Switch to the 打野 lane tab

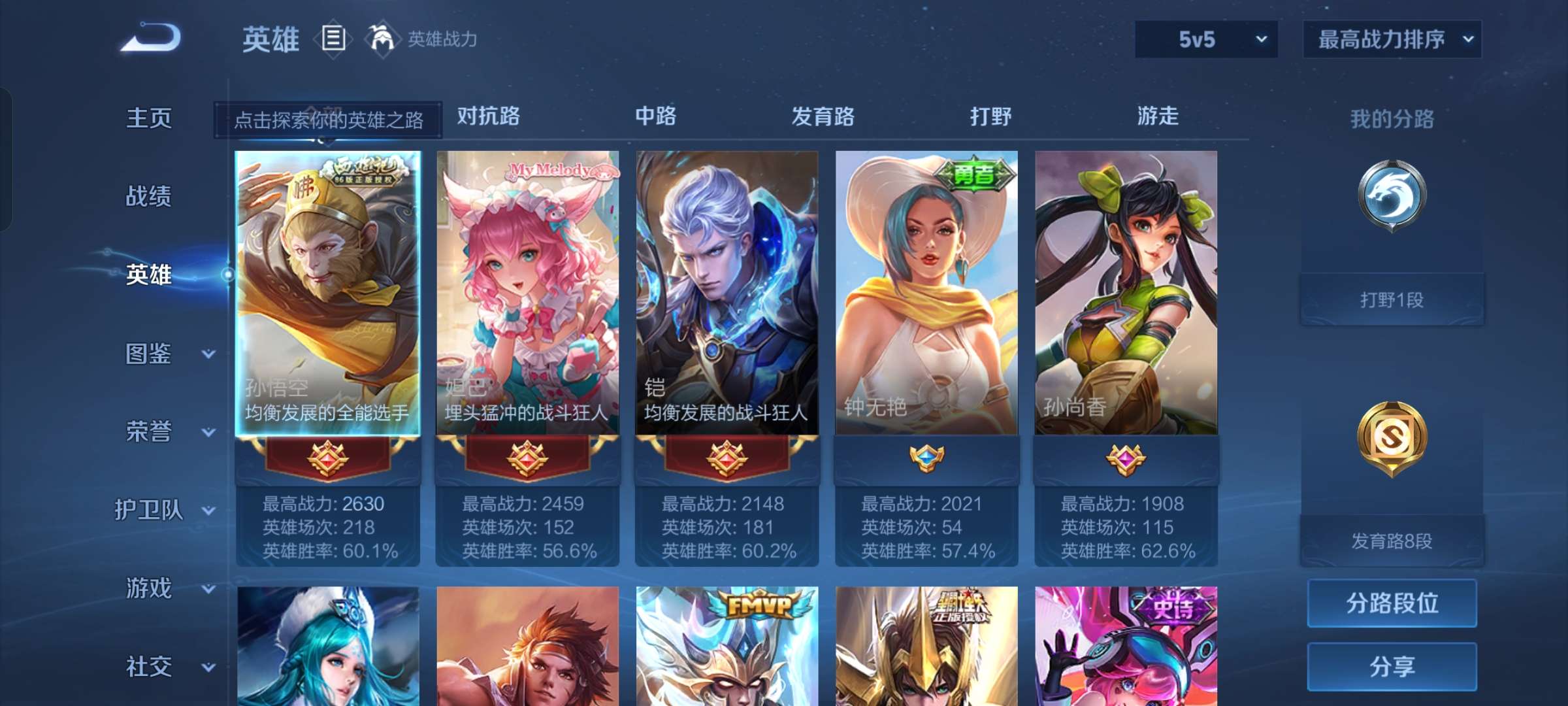click(990, 116)
